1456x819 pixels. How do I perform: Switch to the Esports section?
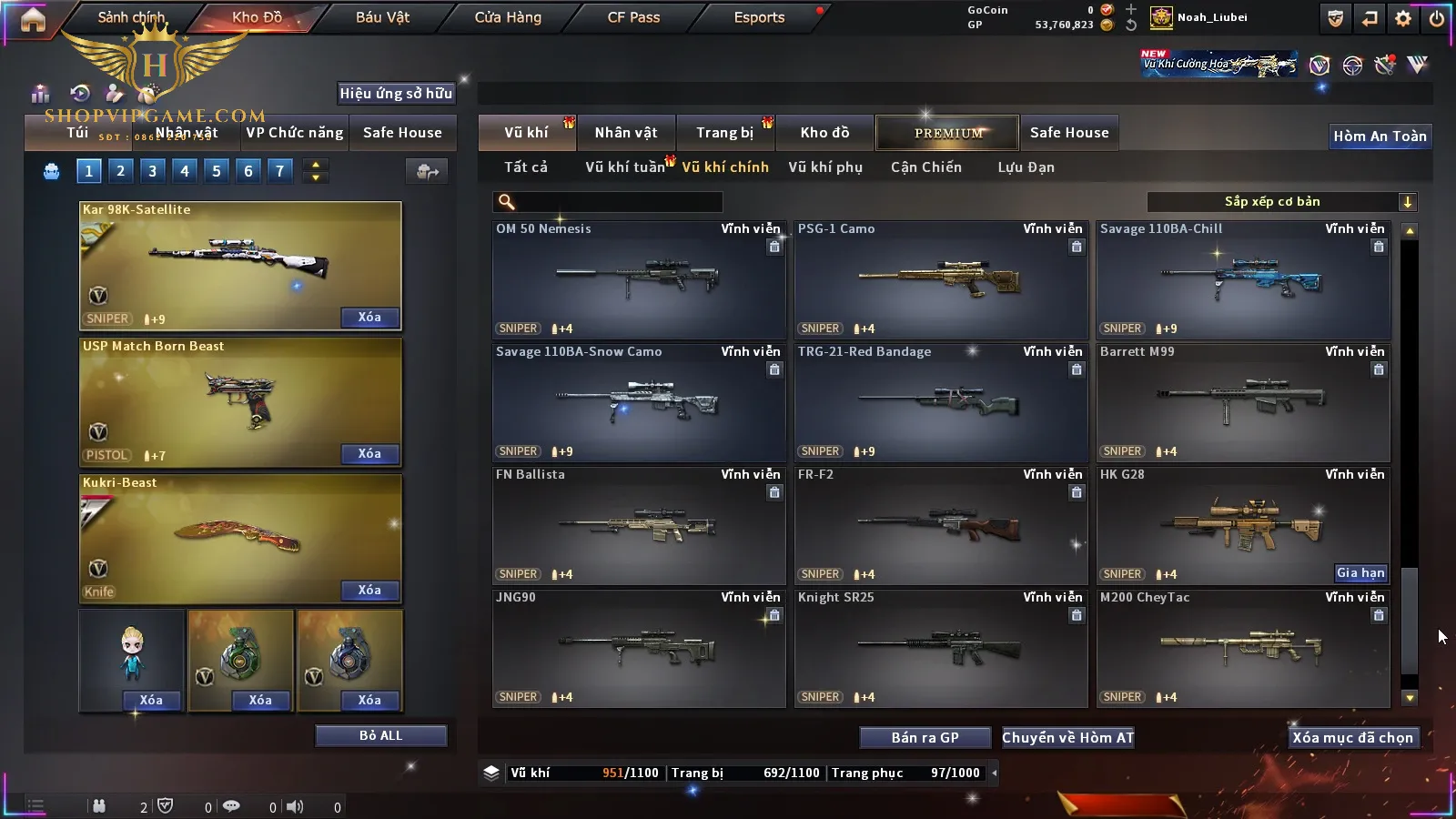pyautogui.click(x=759, y=17)
